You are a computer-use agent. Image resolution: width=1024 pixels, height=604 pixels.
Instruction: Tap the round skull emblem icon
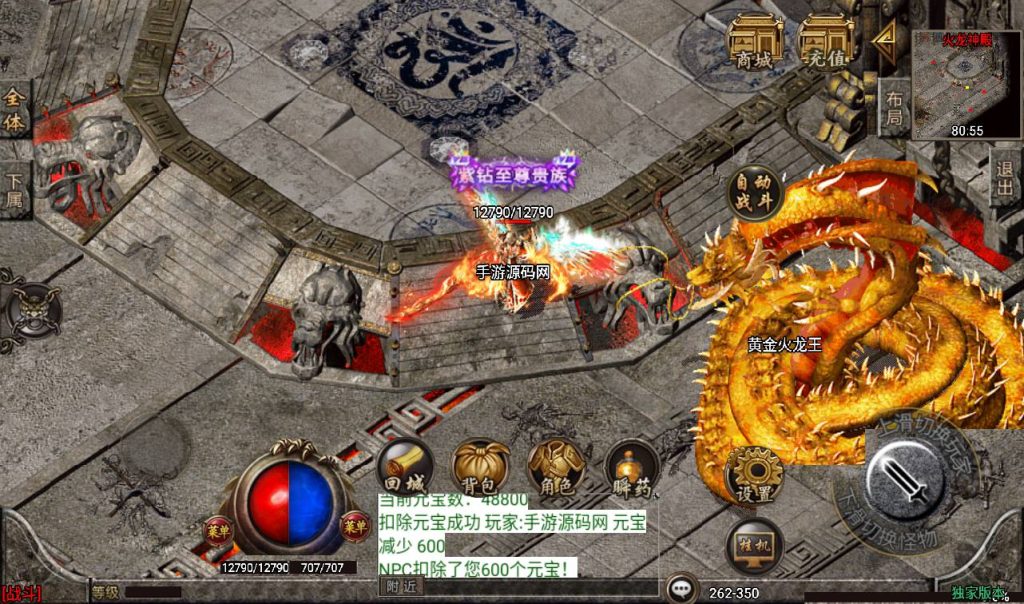[x=33, y=309]
